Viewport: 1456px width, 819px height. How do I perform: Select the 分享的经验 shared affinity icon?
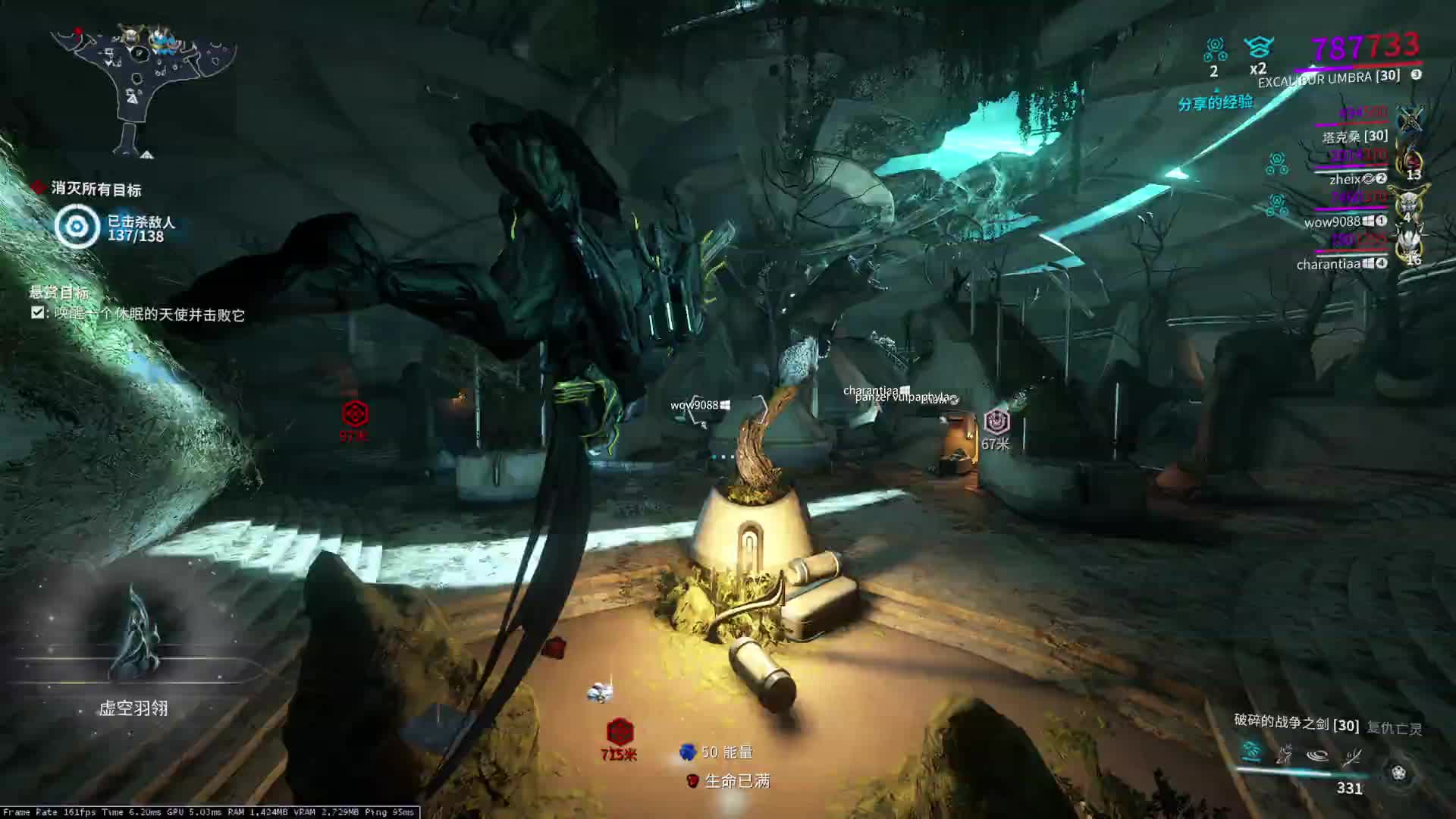1215,103
